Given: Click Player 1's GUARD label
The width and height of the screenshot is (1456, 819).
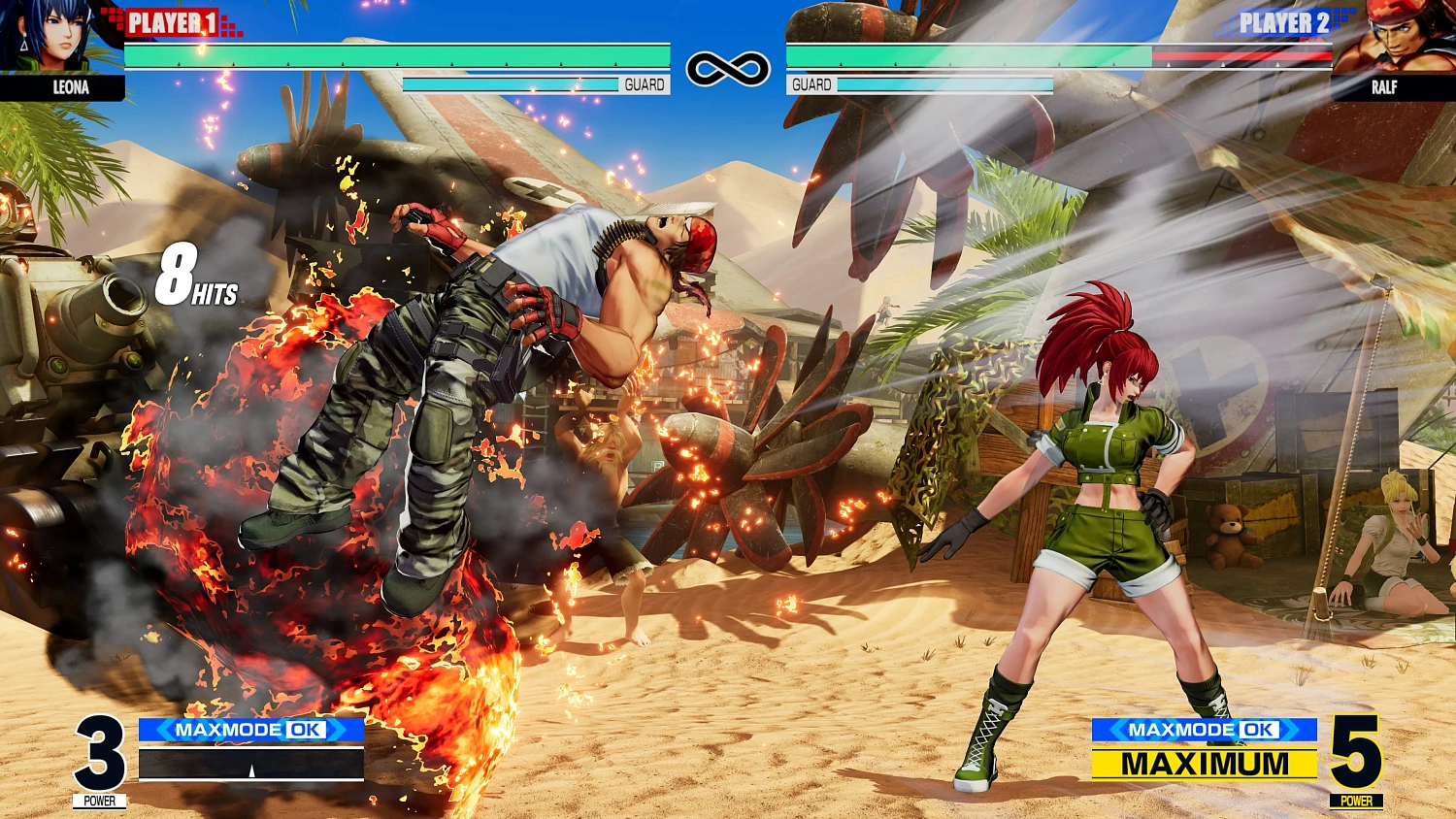Looking at the screenshot, I should coord(643,84).
